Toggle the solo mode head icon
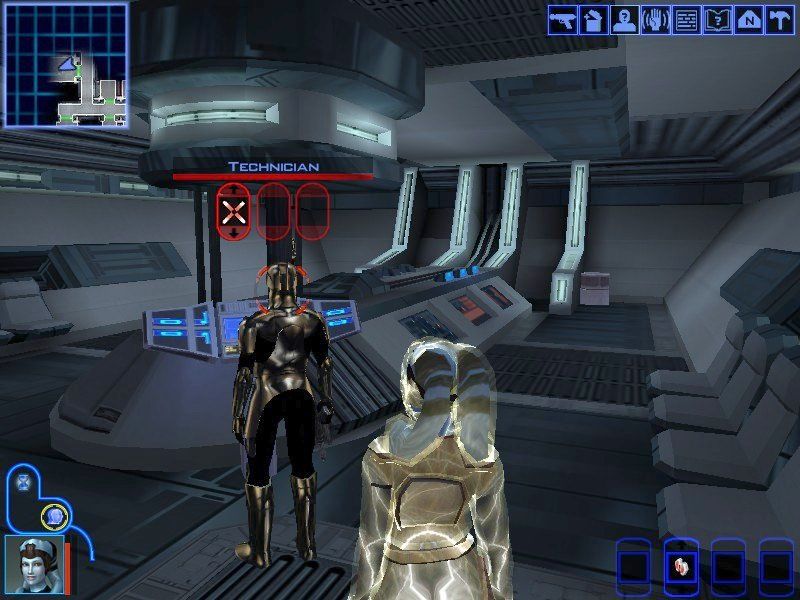 tap(56, 516)
